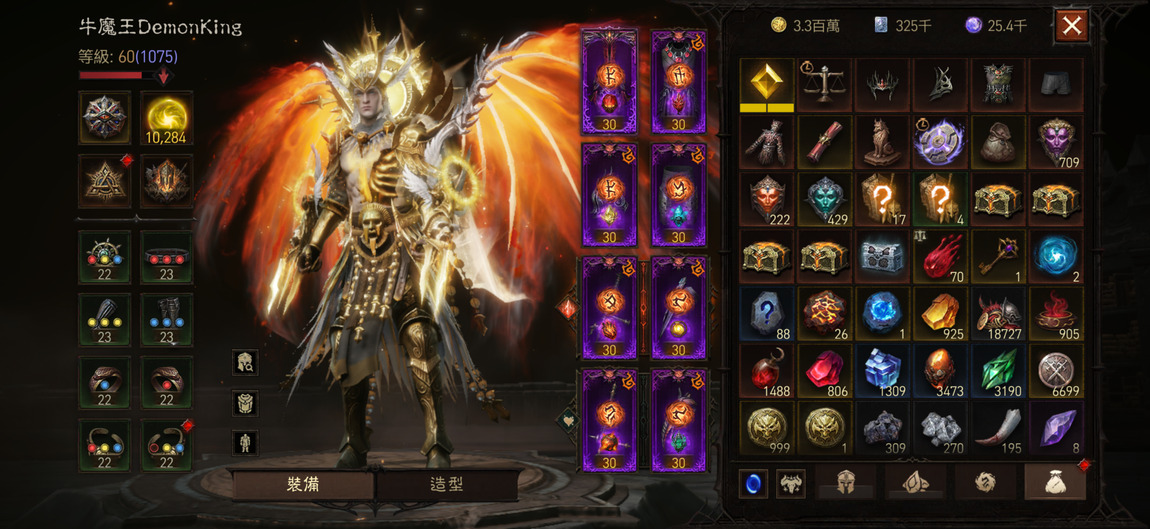
Task: Select the crossed-swords coin stack of 6699
Action: (1055, 371)
